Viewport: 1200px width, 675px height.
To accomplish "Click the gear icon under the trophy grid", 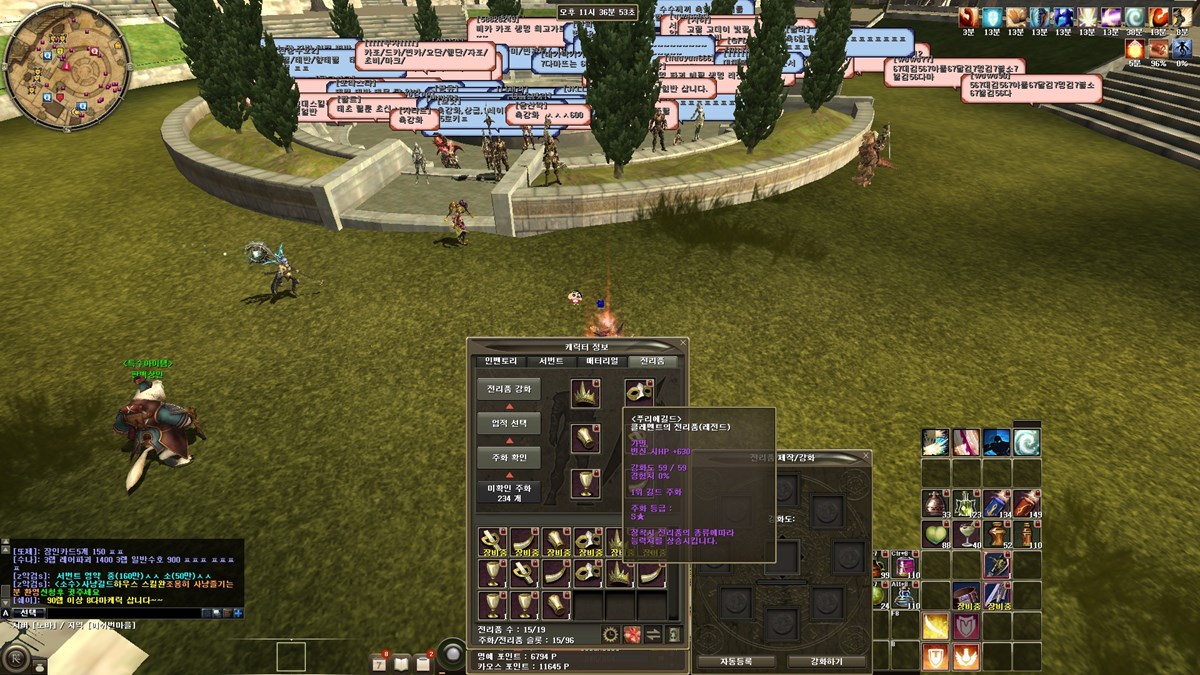I will click(x=609, y=634).
